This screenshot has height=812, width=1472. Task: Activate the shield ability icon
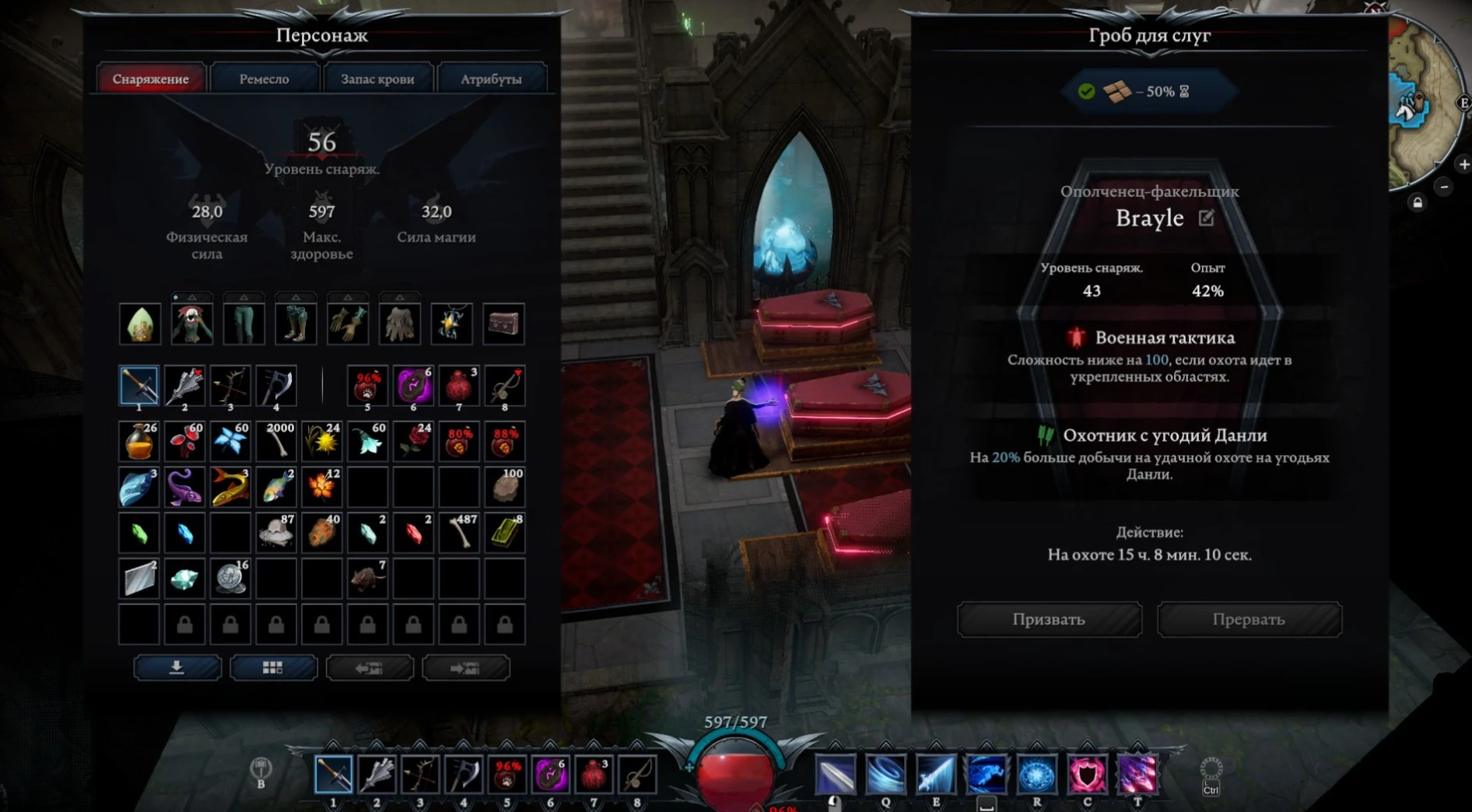(x=1087, y=775)
